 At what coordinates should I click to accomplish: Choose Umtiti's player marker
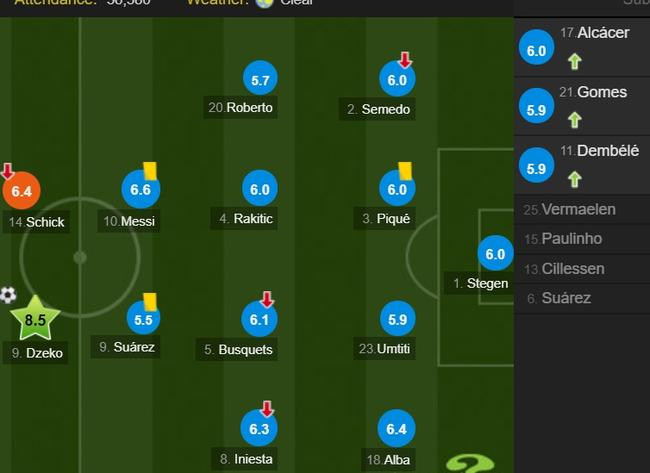[x=396, y=319]
